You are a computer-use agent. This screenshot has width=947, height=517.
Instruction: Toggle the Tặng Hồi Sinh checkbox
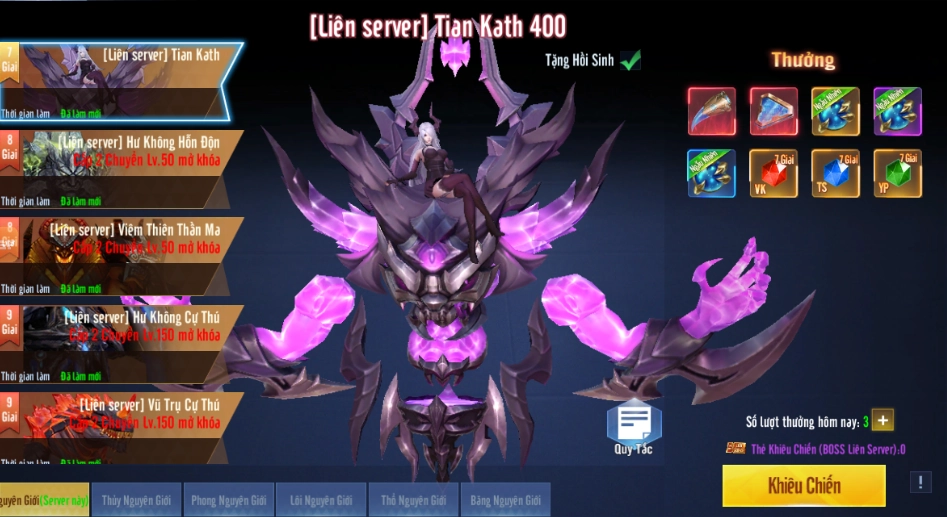point(630,61)
